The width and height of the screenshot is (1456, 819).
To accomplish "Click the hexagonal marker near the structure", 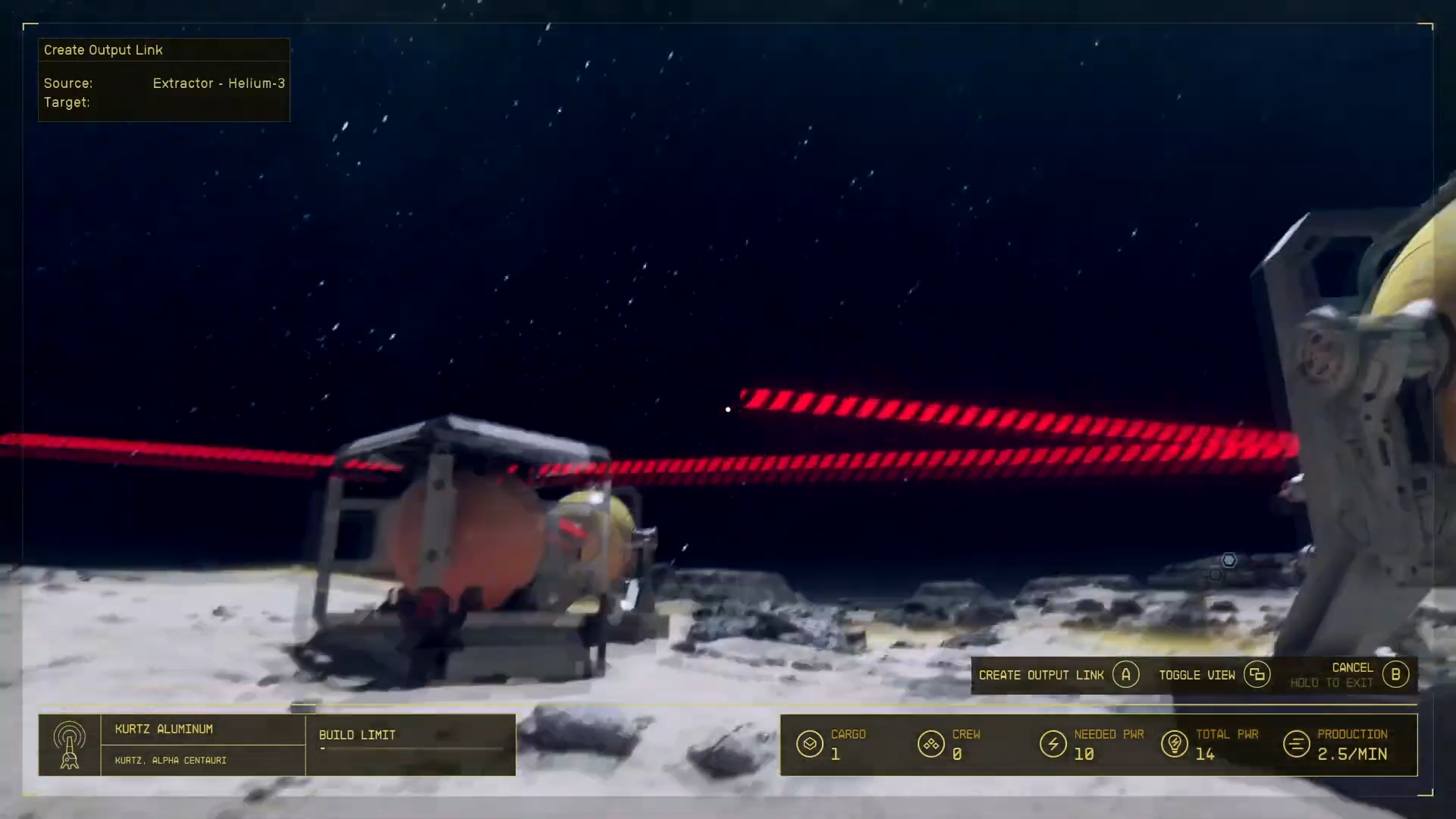I will pyautogui.click(x=1228, y=560).
